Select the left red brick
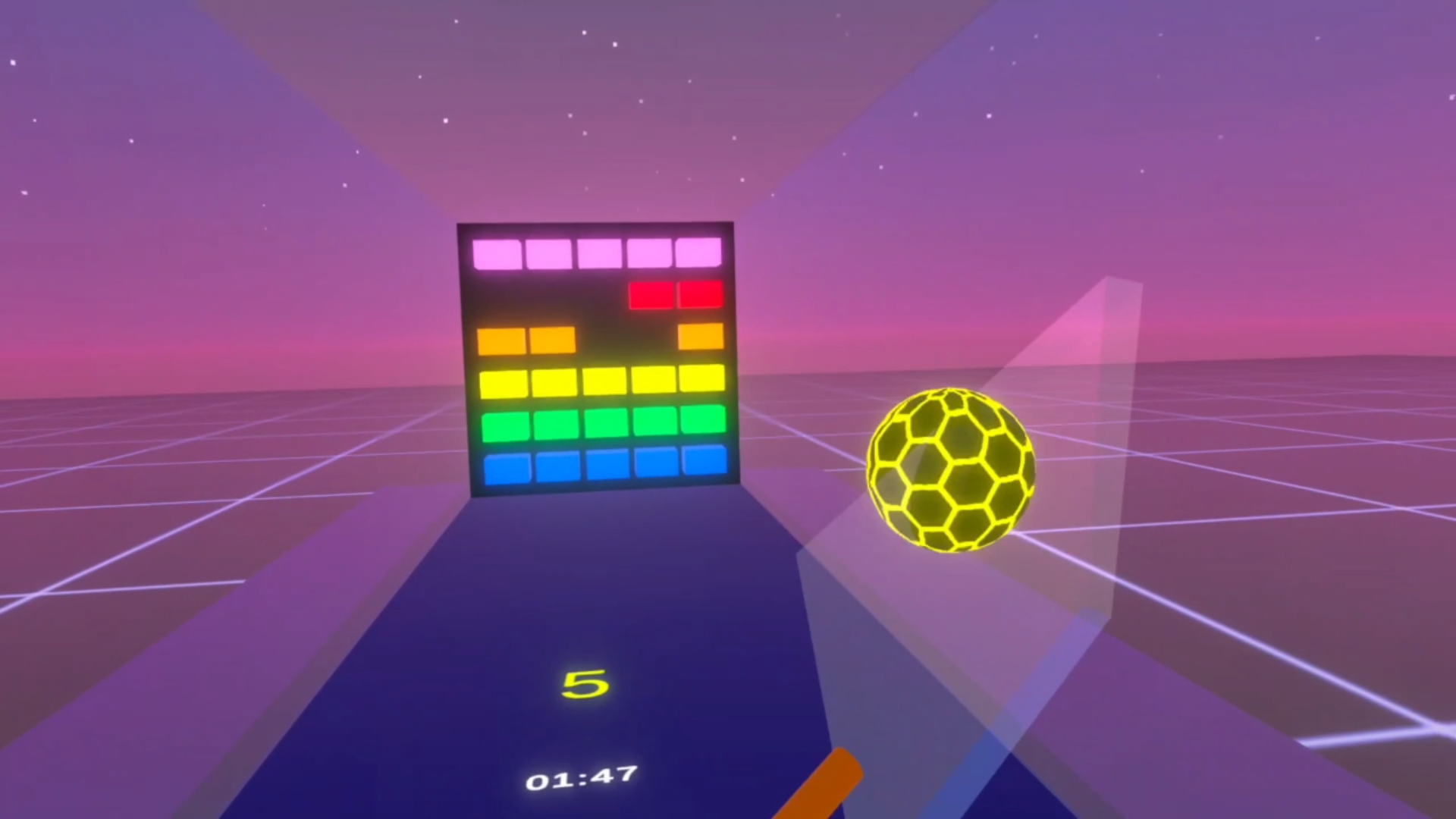 pyautogui.click(x=651, y=296)
